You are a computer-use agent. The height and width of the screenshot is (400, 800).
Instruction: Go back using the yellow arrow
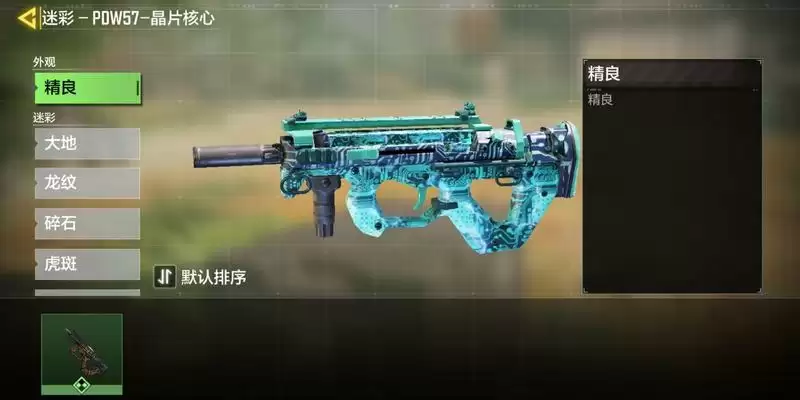[26, 17]
